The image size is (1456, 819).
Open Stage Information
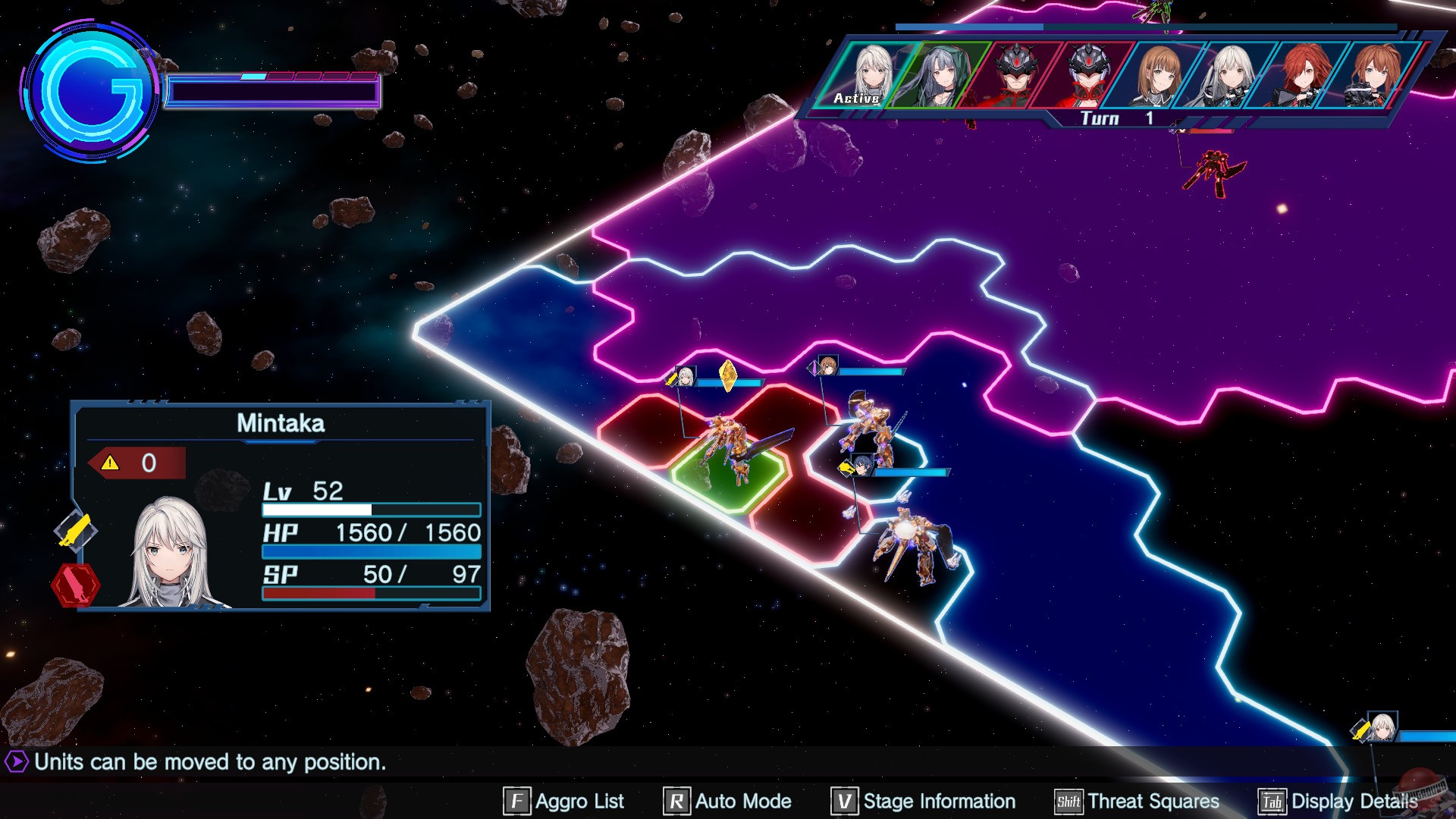pos(924,801)
